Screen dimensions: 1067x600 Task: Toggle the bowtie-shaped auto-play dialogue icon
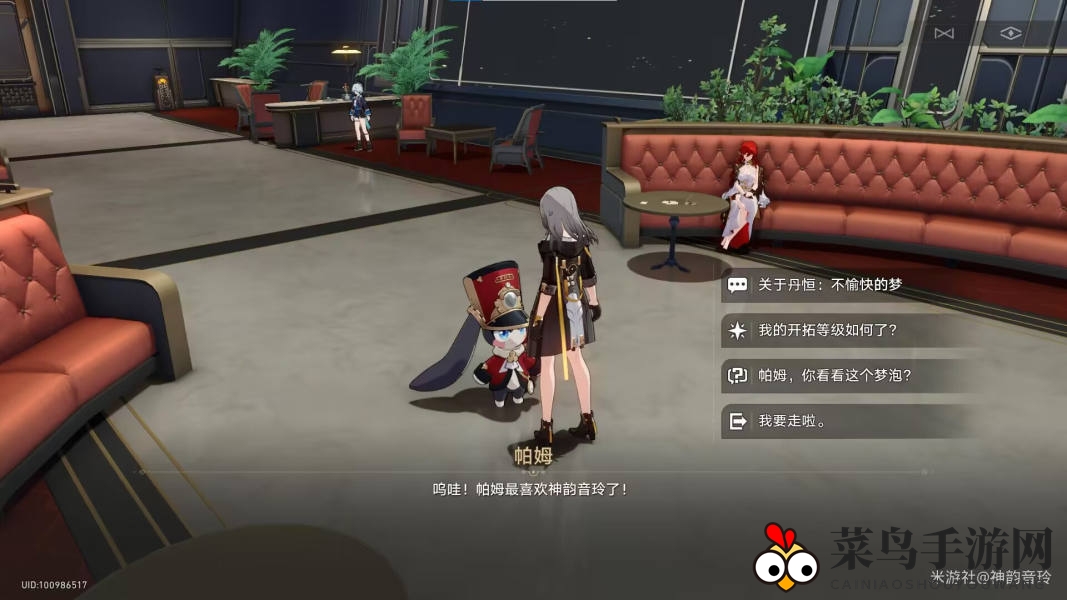click(x=944, y=34)
